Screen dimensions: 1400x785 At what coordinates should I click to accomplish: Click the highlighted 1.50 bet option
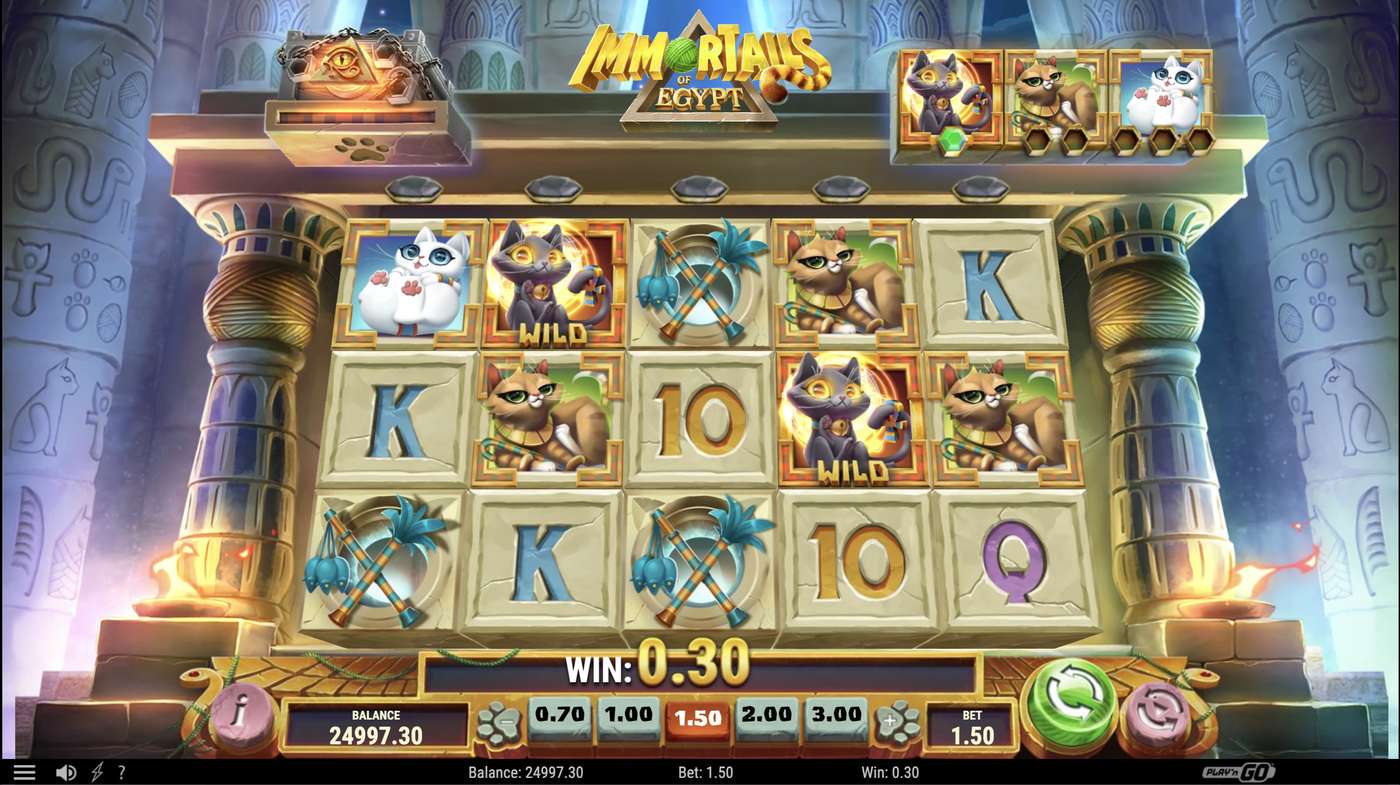(699, 716)
